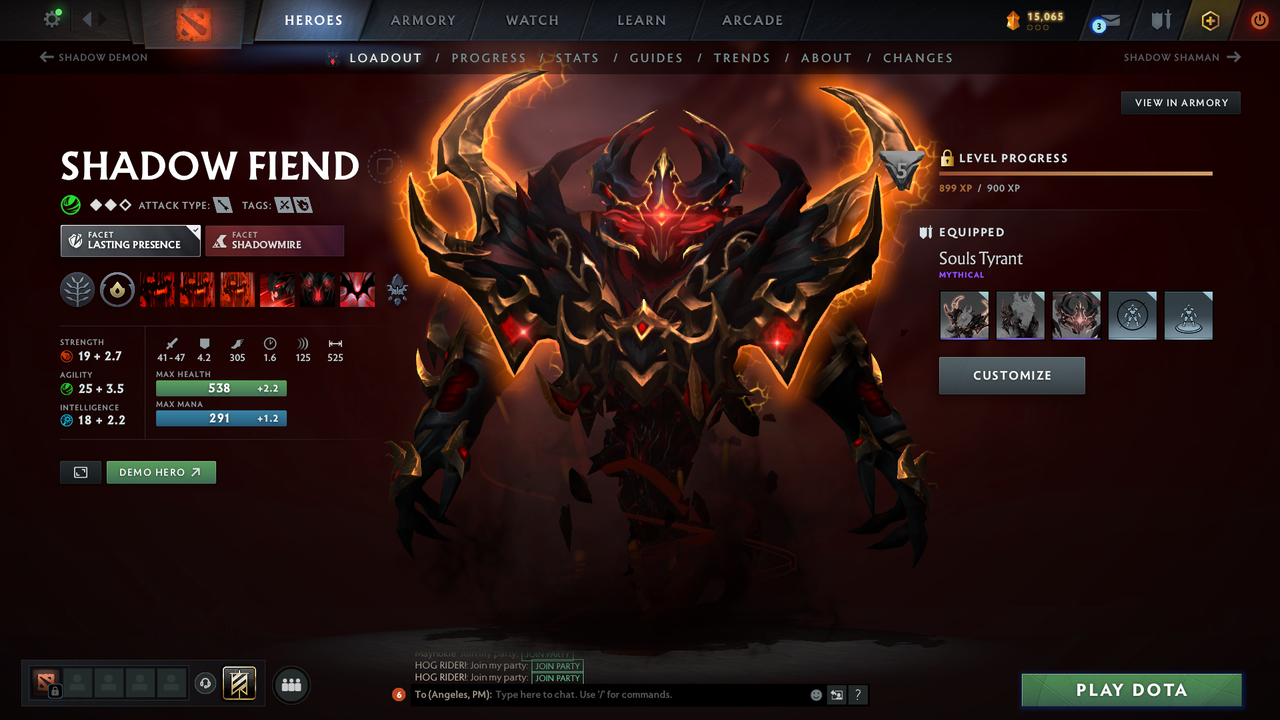Screen dimensions: 1280x720
Task: Select the Lasting Presence facet
Action: pos(130,240)
